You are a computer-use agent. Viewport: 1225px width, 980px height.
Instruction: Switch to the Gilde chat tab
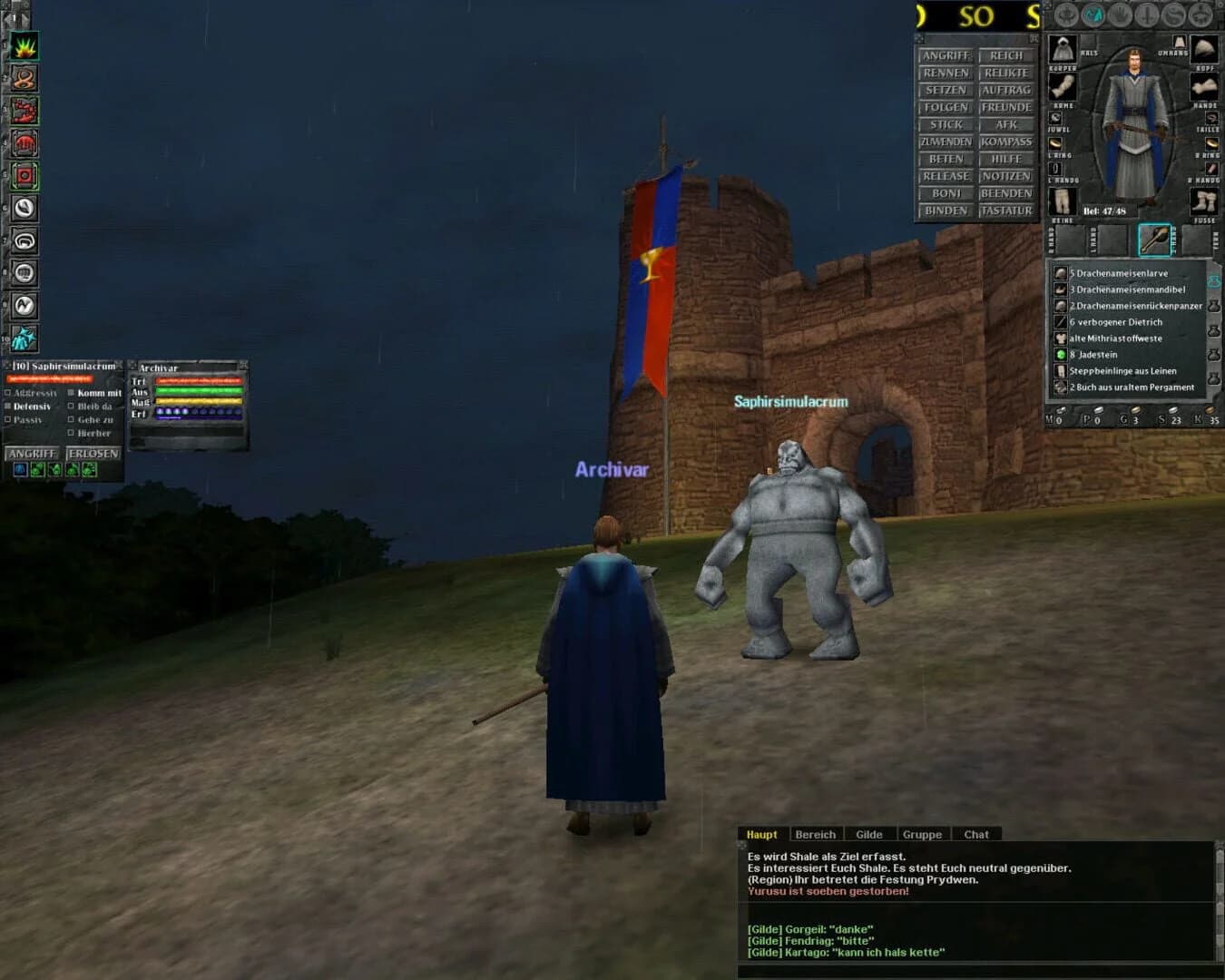click(868, 833)
